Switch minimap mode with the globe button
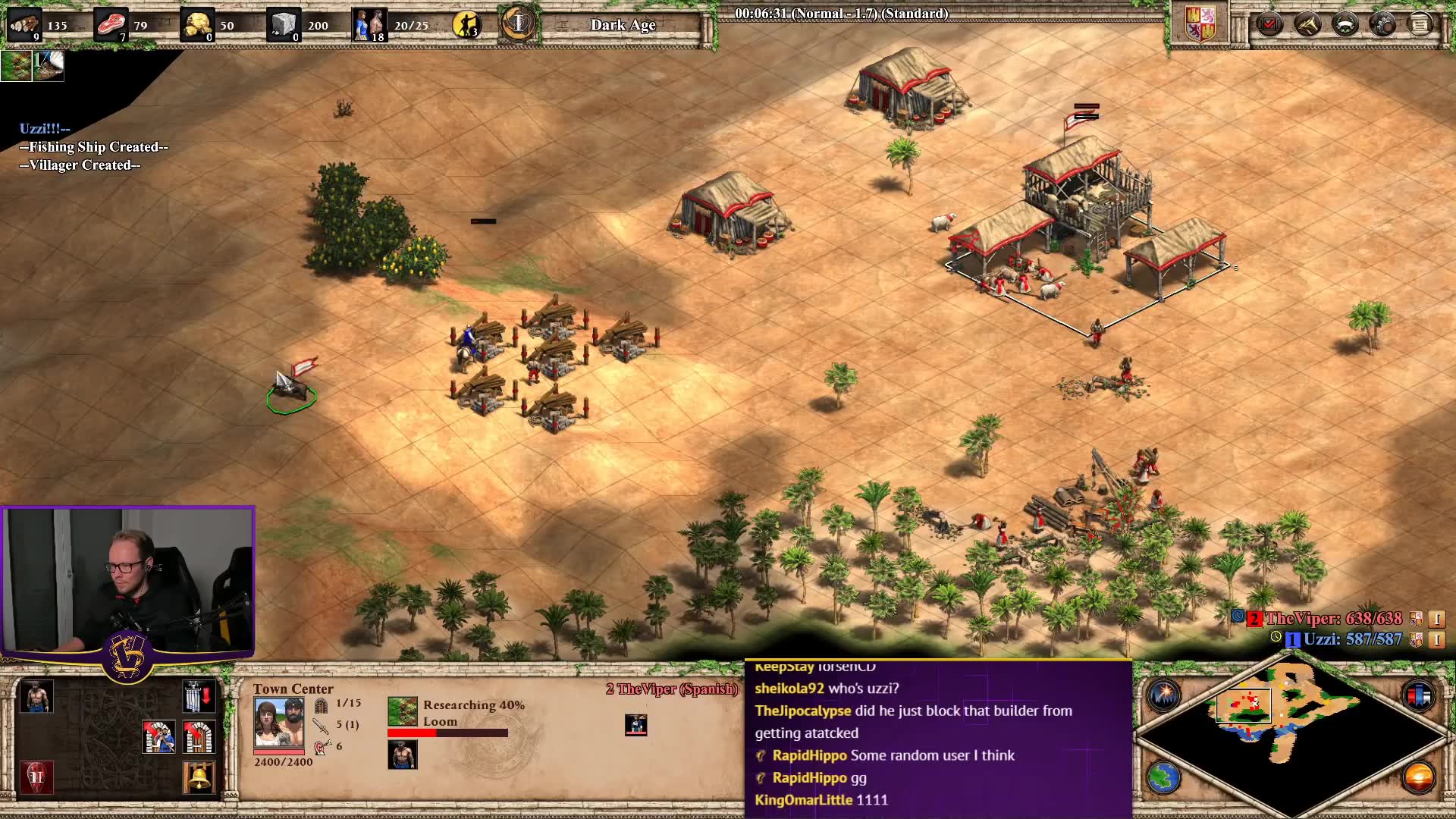The height and width of the screenshot is (819, 1456). (1163, 778)
